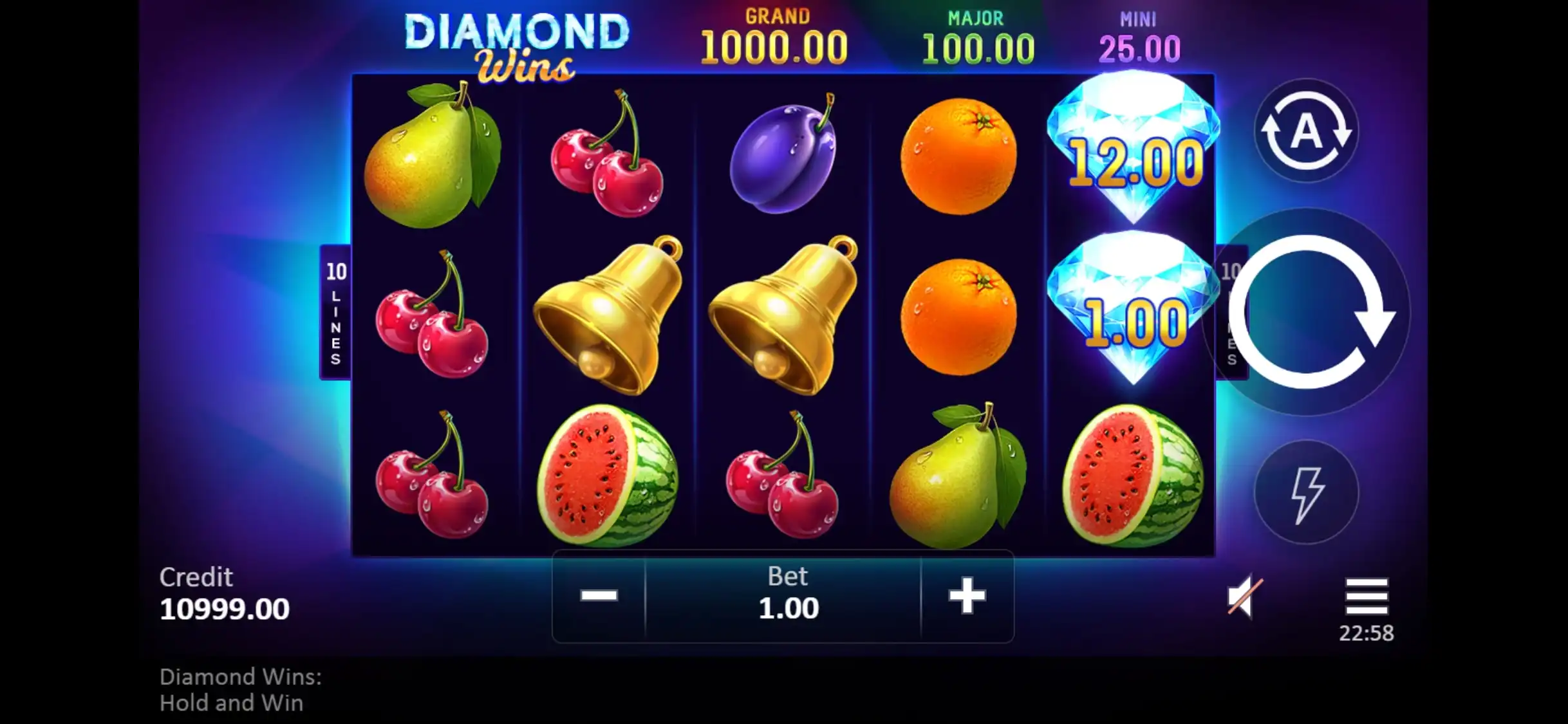This screenshot has height=724, width=1568.
Task: Activate the autoplay button
Action: [1306, 131]
